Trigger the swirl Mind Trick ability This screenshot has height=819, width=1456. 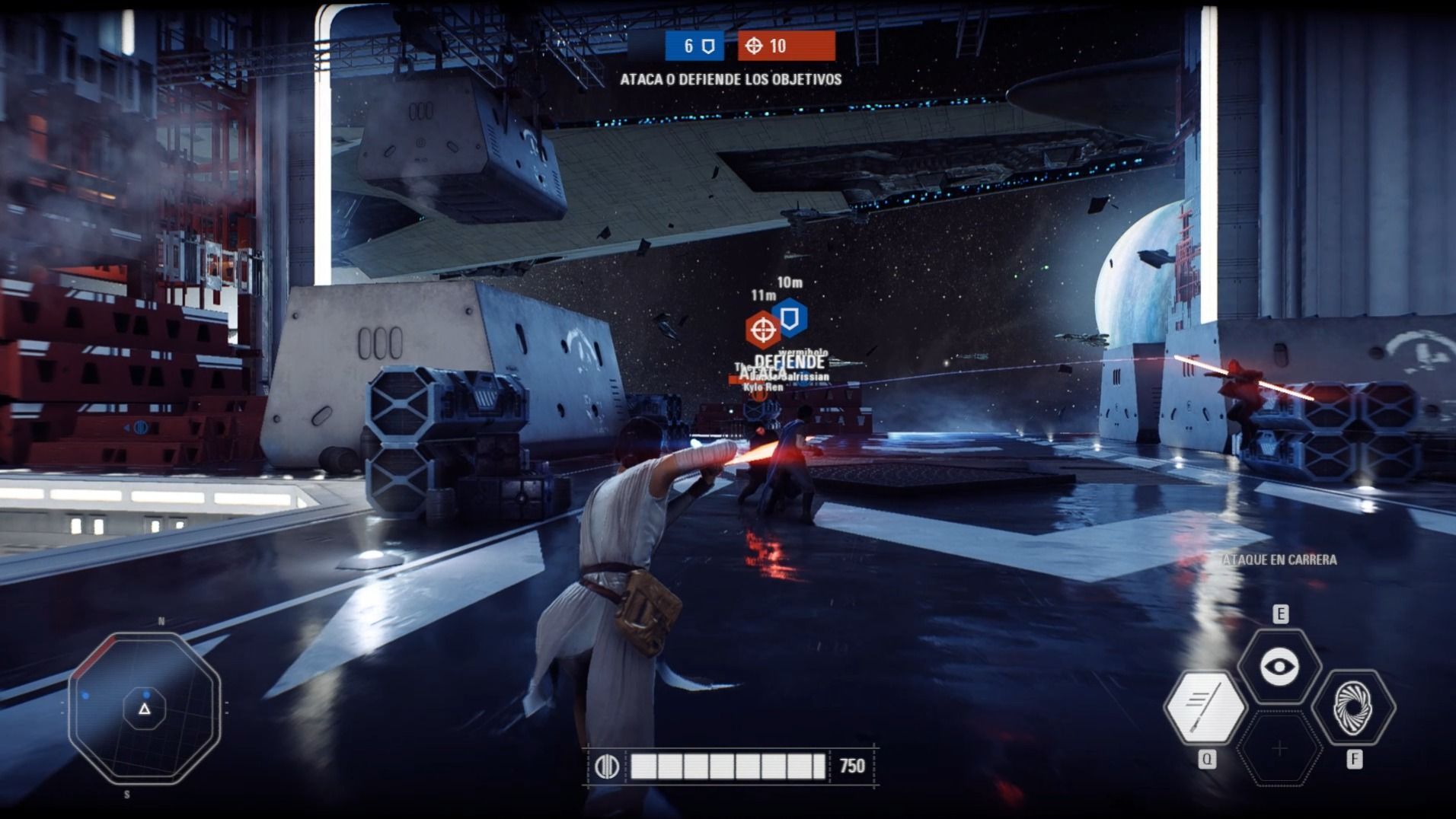pos(1353,707)
